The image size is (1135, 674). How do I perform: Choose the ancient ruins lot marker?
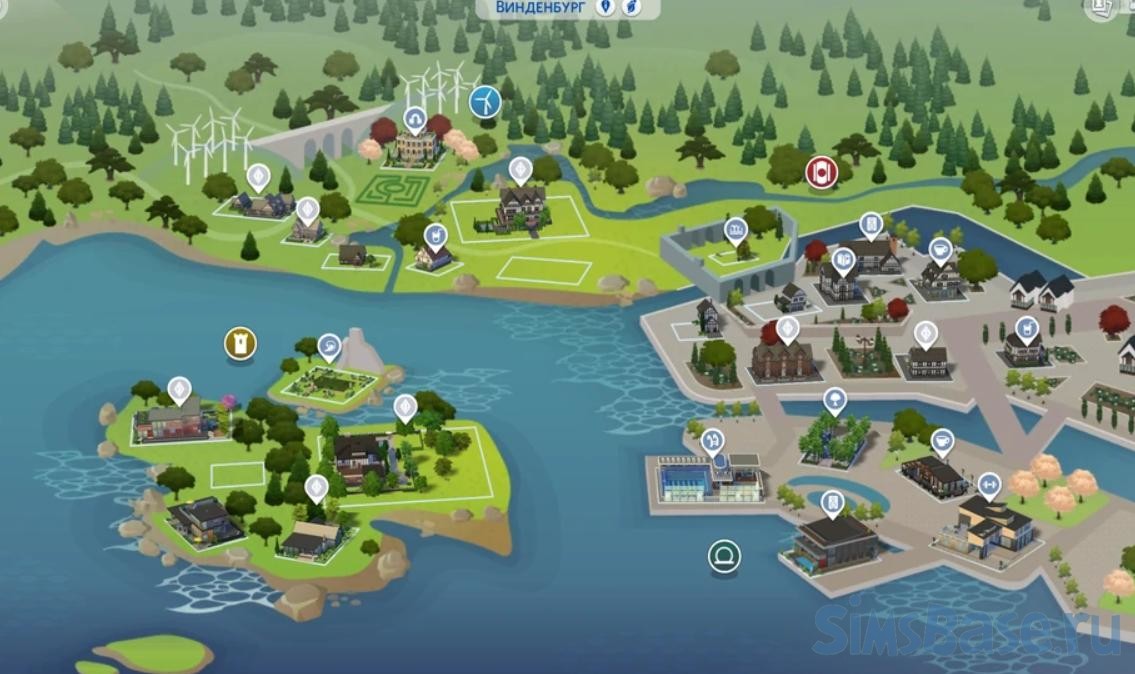[736, 230]
